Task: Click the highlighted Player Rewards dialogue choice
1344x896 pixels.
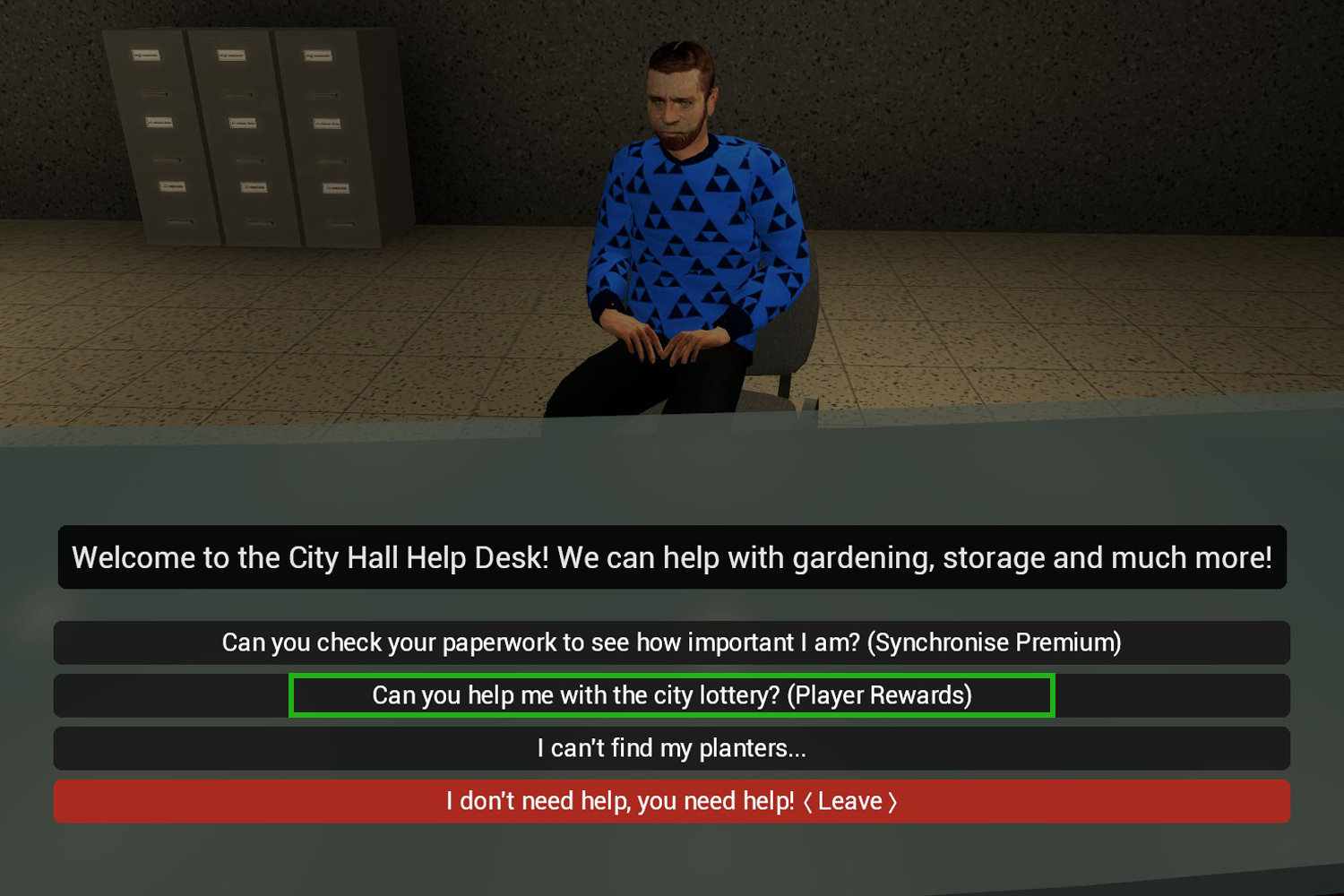Action: [672, 695]
